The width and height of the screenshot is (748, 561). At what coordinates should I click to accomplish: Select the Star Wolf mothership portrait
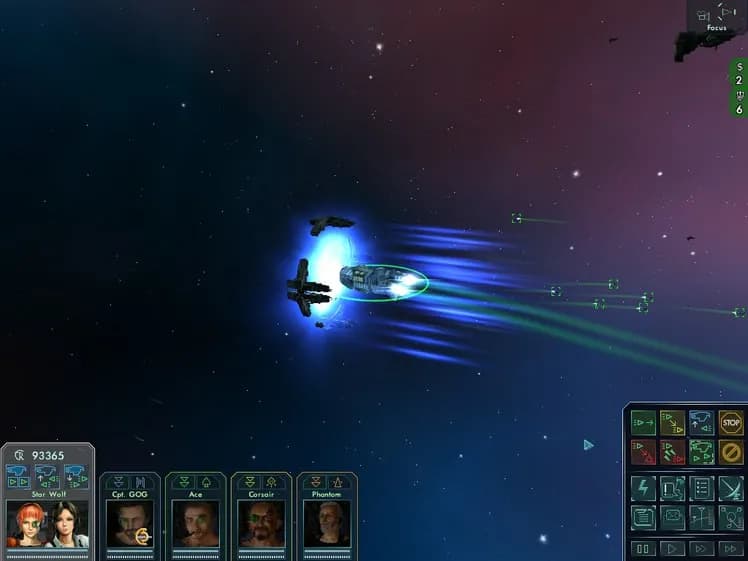47,522
